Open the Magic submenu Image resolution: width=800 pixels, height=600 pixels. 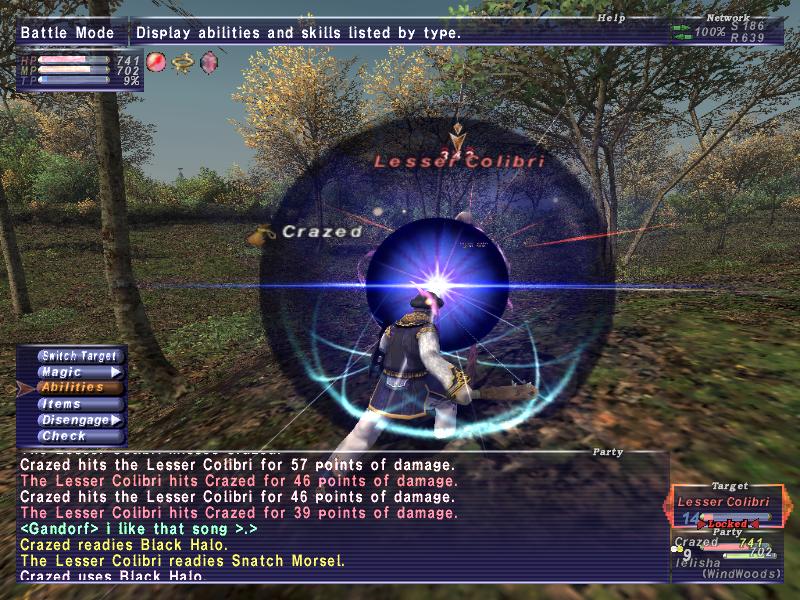(x=79, y=372)
